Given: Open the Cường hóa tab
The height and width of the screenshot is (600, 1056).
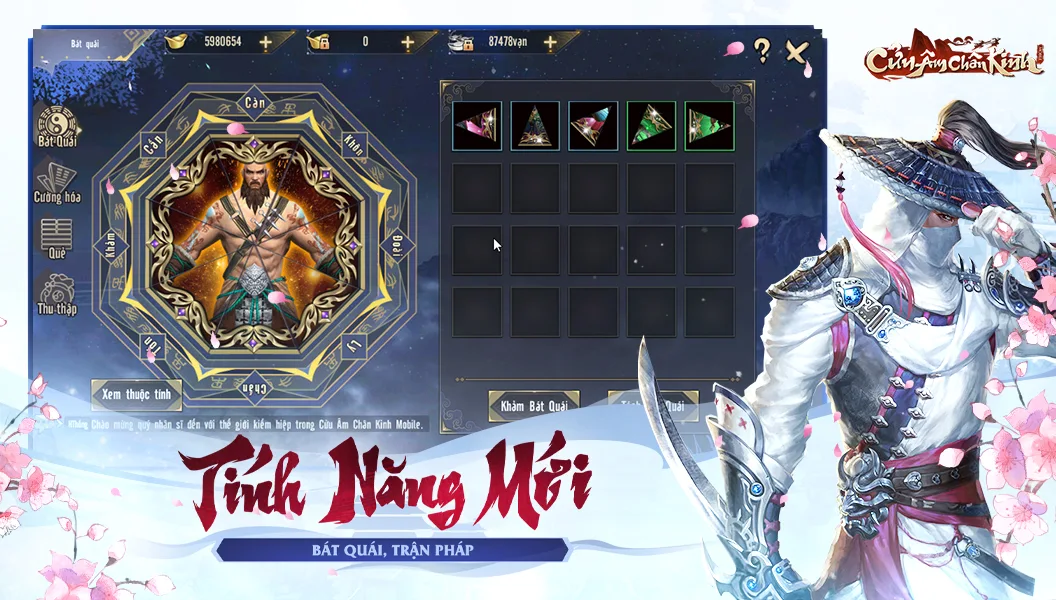Looking at the screenshot, I should [x=58, y=182].
